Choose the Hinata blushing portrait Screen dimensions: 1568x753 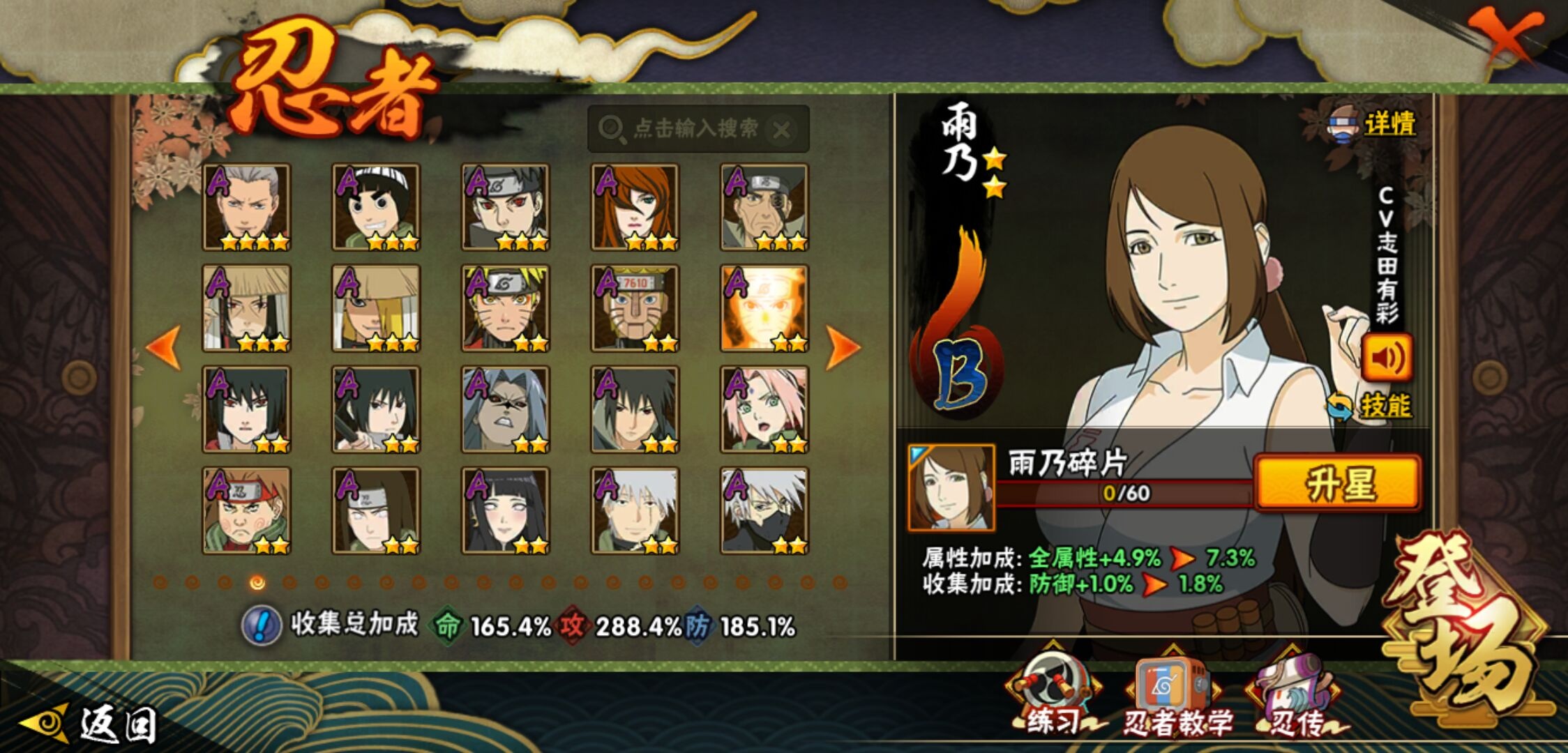coord(505,510)
